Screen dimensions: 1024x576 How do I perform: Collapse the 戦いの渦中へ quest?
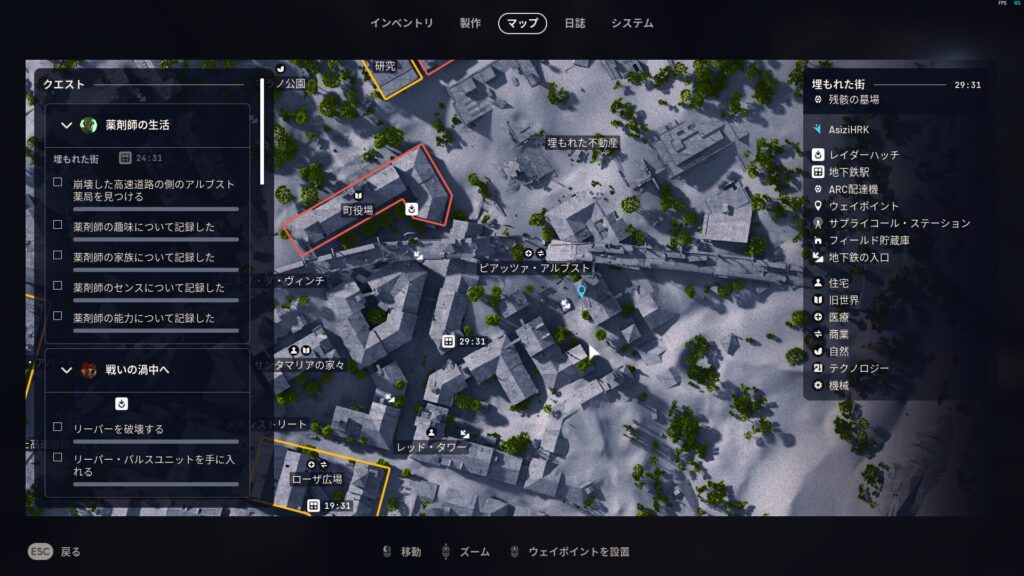click(x=67, y=370)
